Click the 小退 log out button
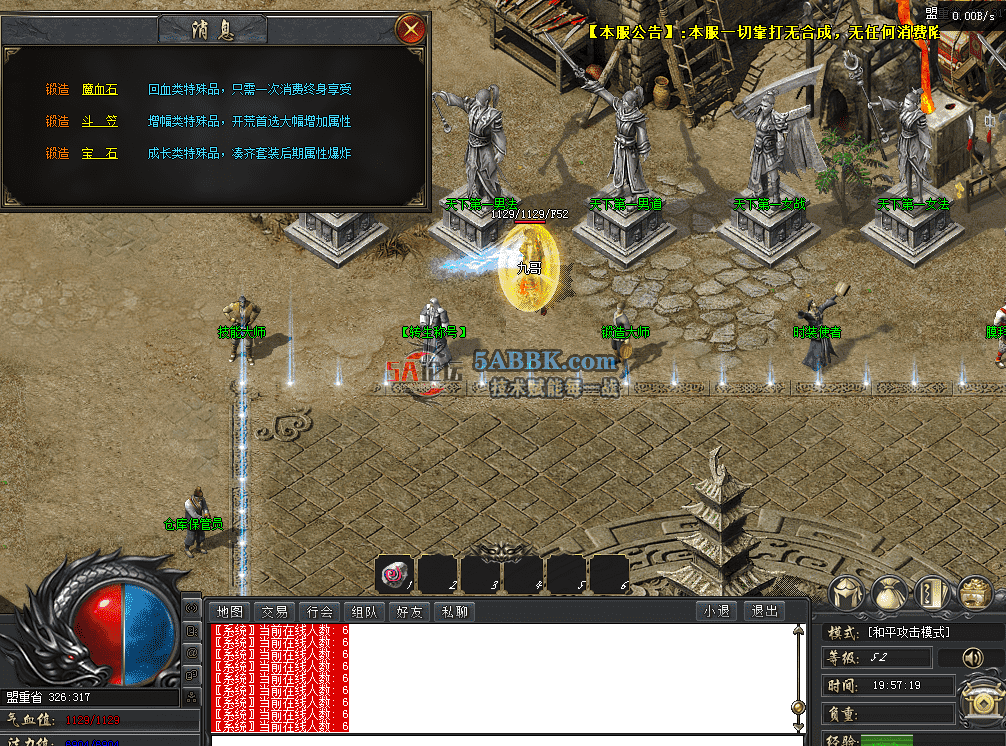 click(717, 612)
